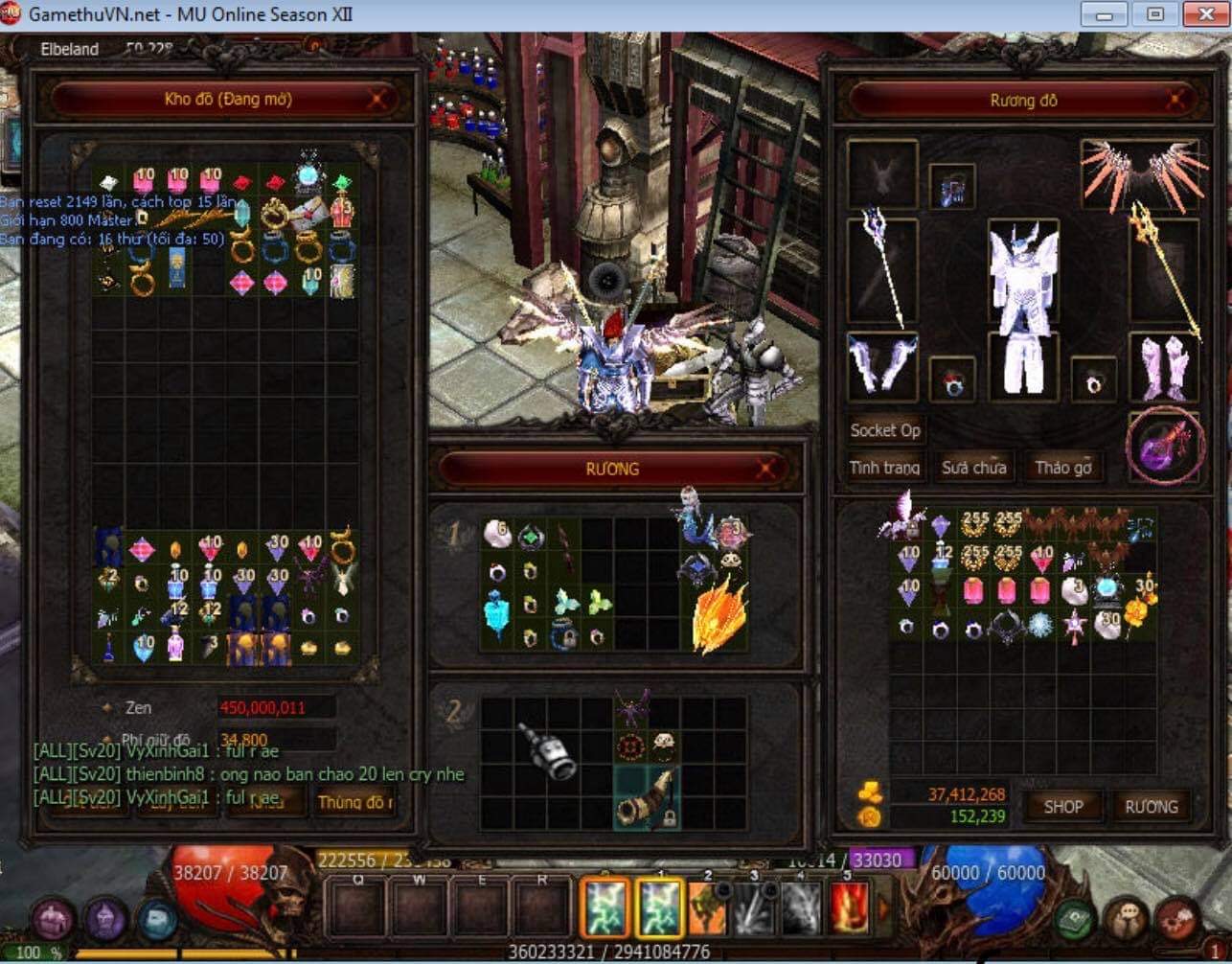Close the middle RƯƠNG chest panel
Image resolution: width=1232 pixels, height=964 pixels.
[766, 469]
